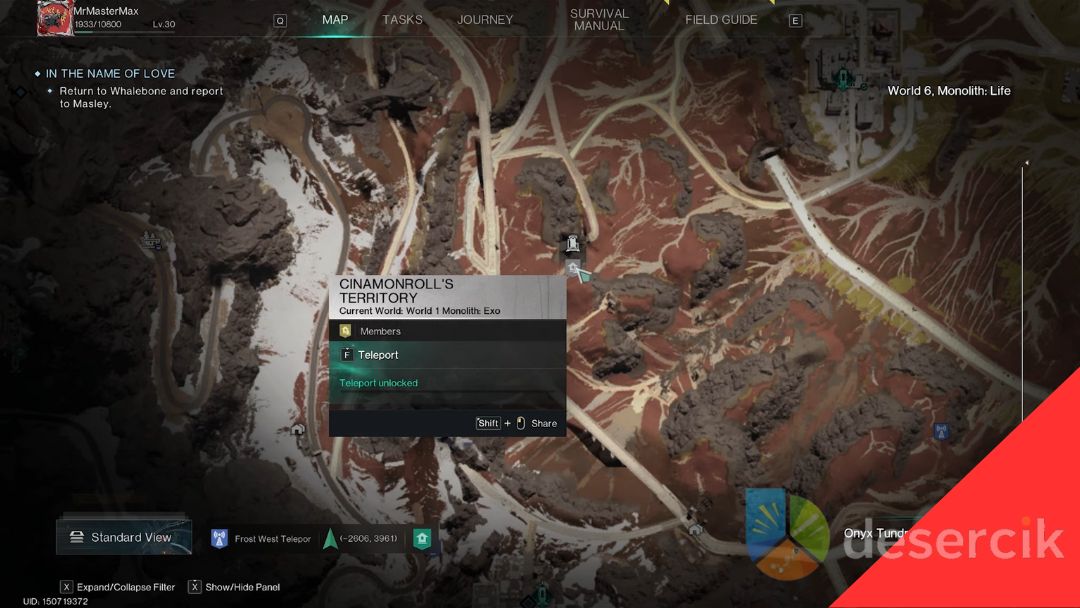
Task: Click the MrMasterMax player avatar
Action: coord(54,18)
